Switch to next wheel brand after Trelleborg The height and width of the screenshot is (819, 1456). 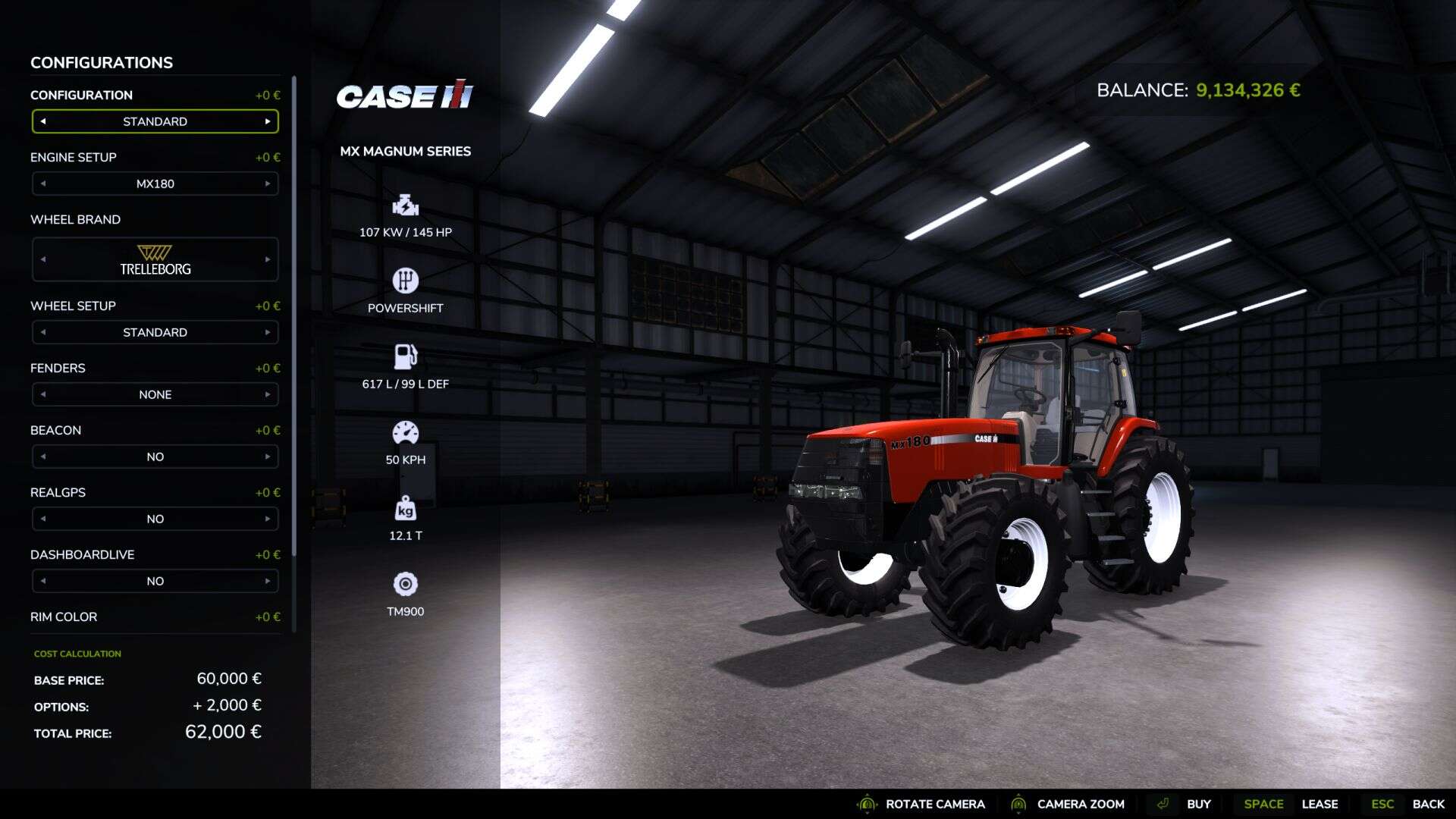[x=267, y=259]
